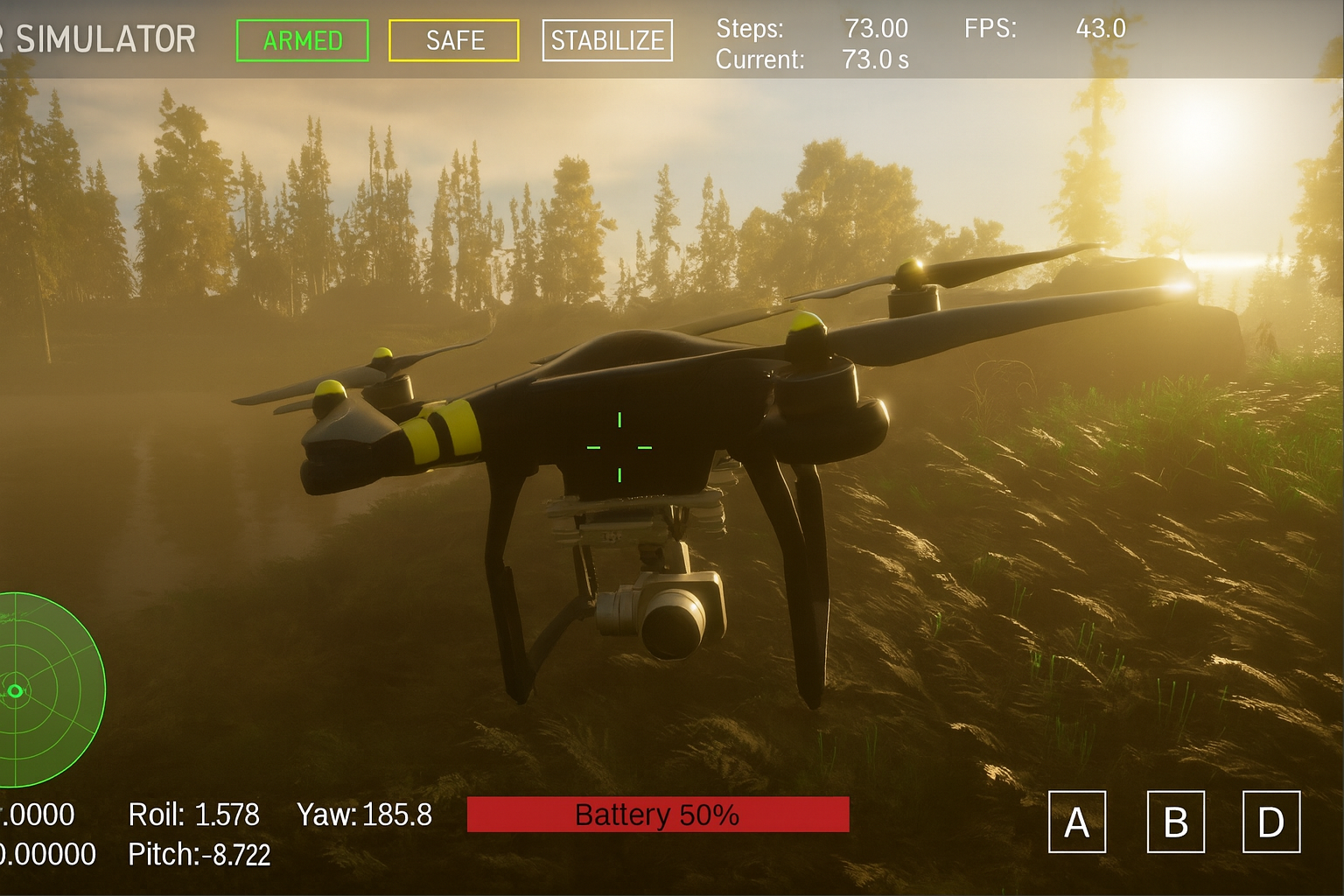
Task: Click the Roll telemetry value
Action: click(x=192, y=815)
